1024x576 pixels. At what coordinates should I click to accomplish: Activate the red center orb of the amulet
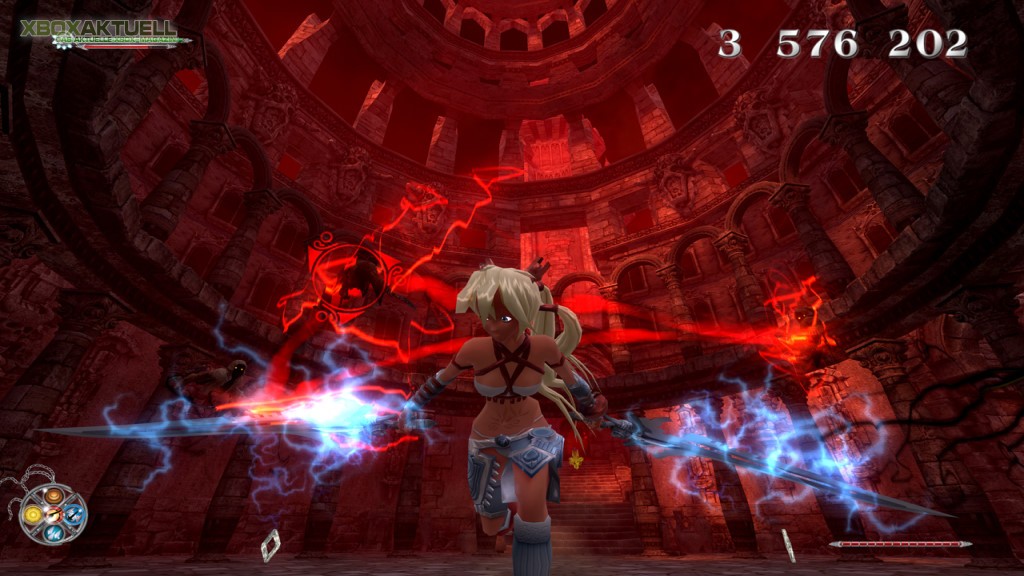point(54,514)
